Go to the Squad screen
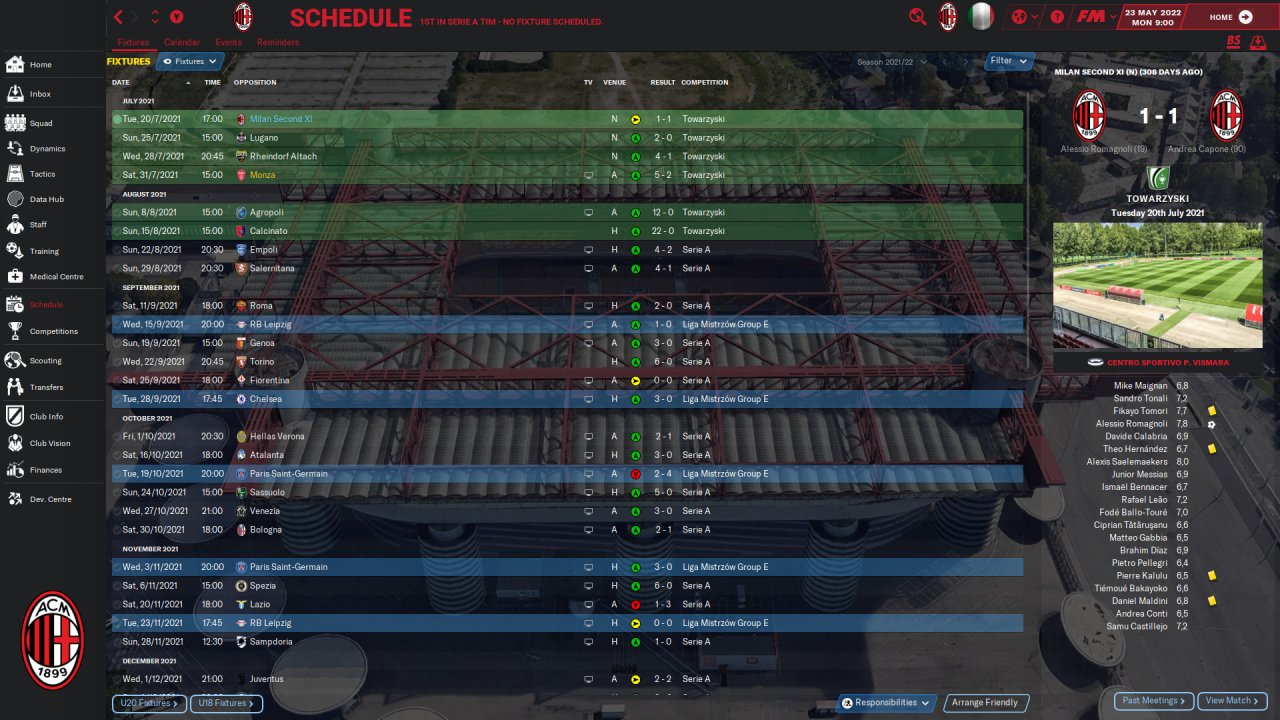The image size is (1280, 720). [x=40, y=123]
